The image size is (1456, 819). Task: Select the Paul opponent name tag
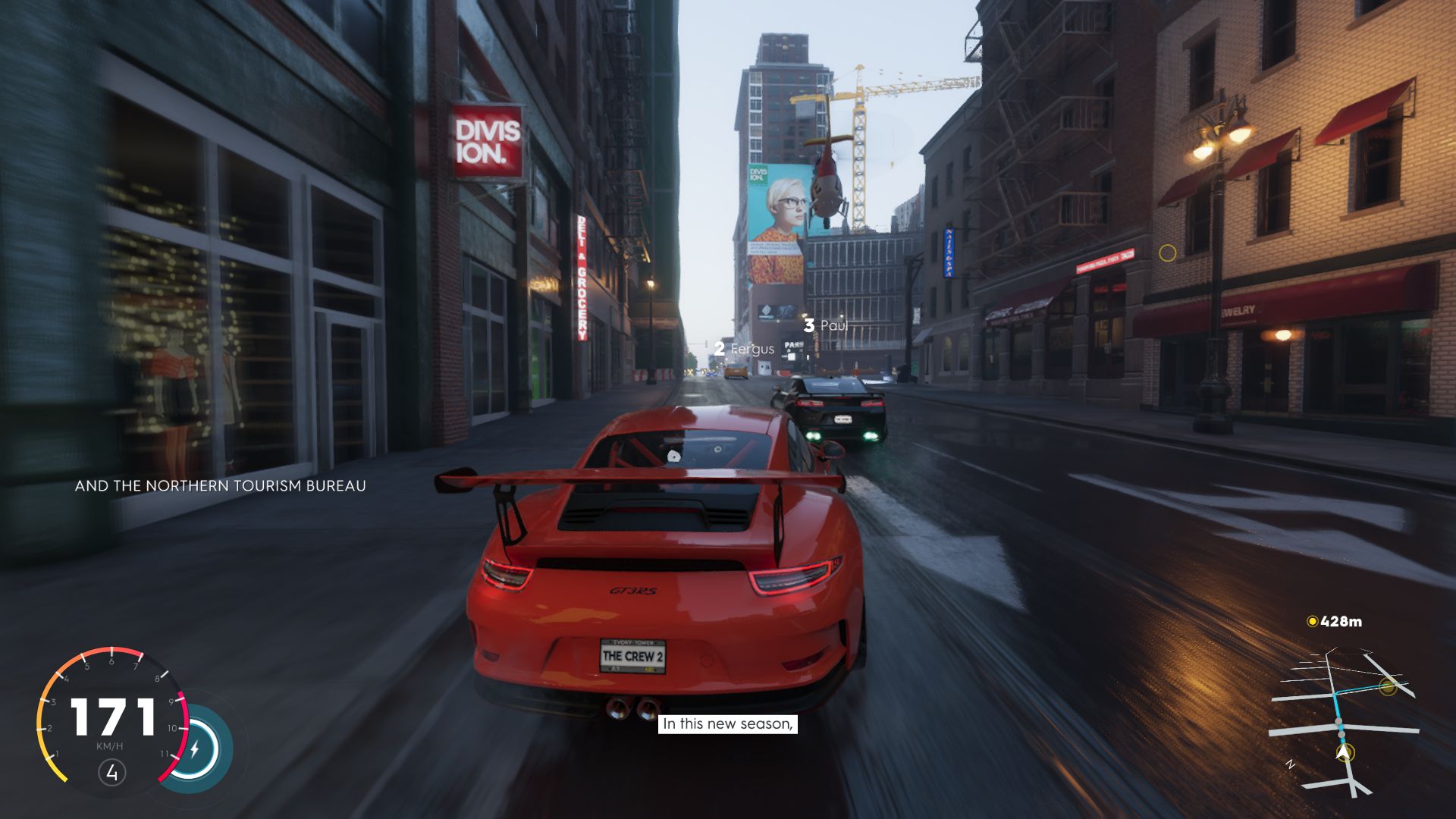tap(826, 325)
